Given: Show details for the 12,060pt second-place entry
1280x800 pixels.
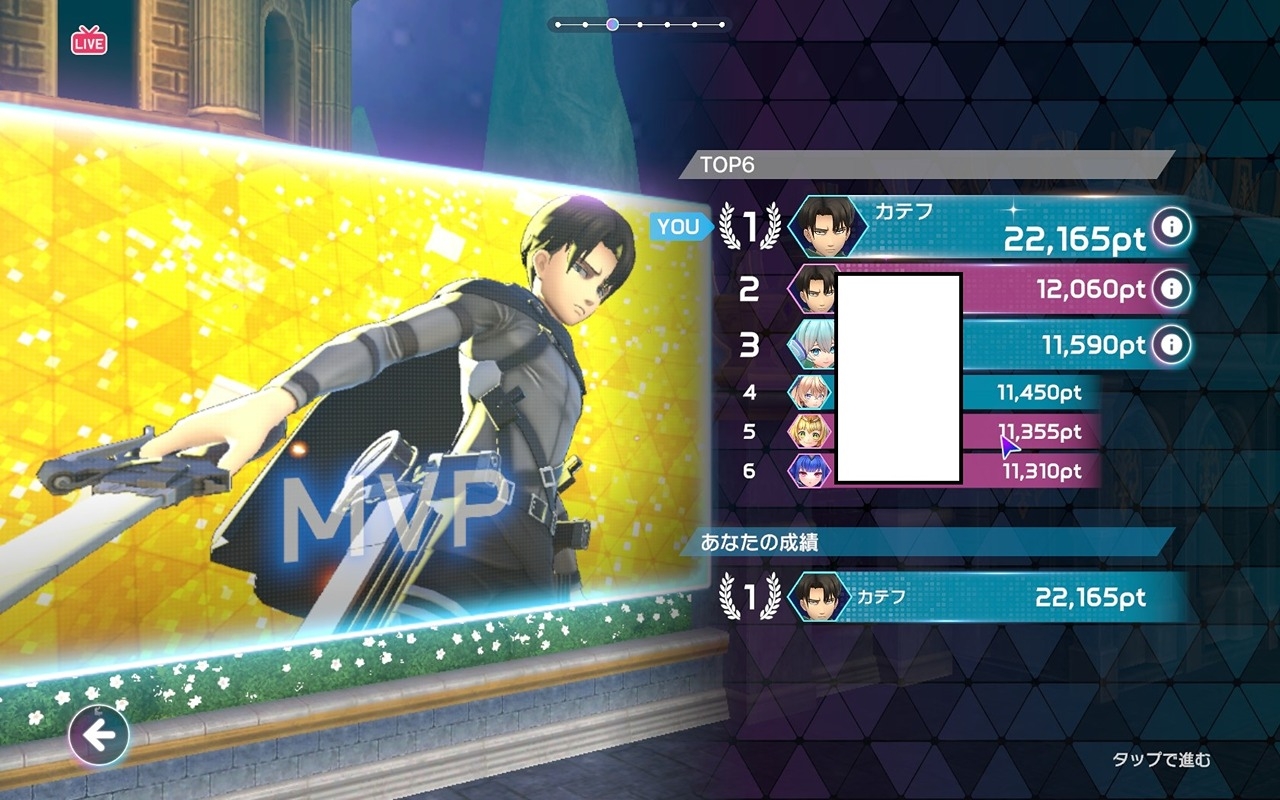Looking at the screenshot, I should [x=1172, y=290].
